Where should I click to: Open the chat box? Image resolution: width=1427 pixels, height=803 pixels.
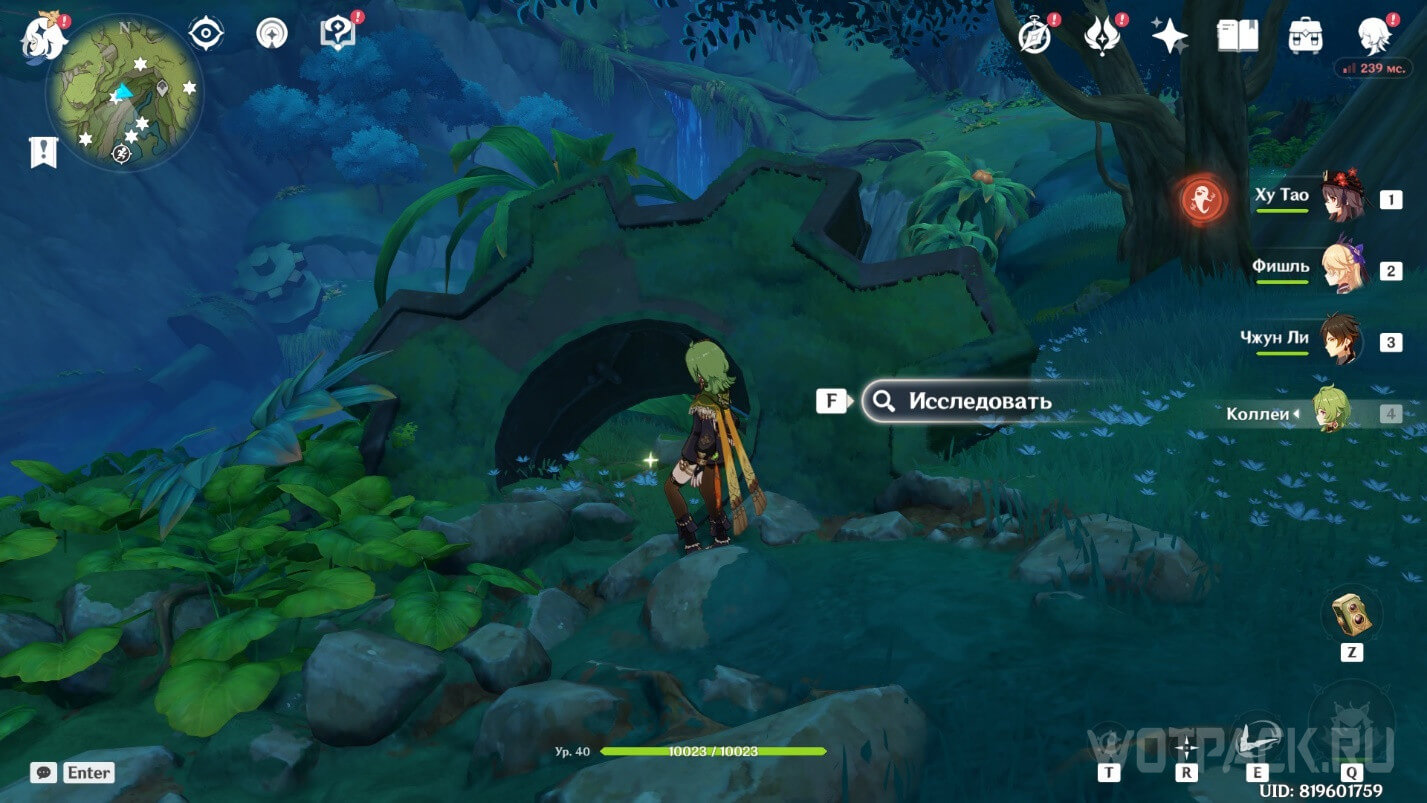43,772
